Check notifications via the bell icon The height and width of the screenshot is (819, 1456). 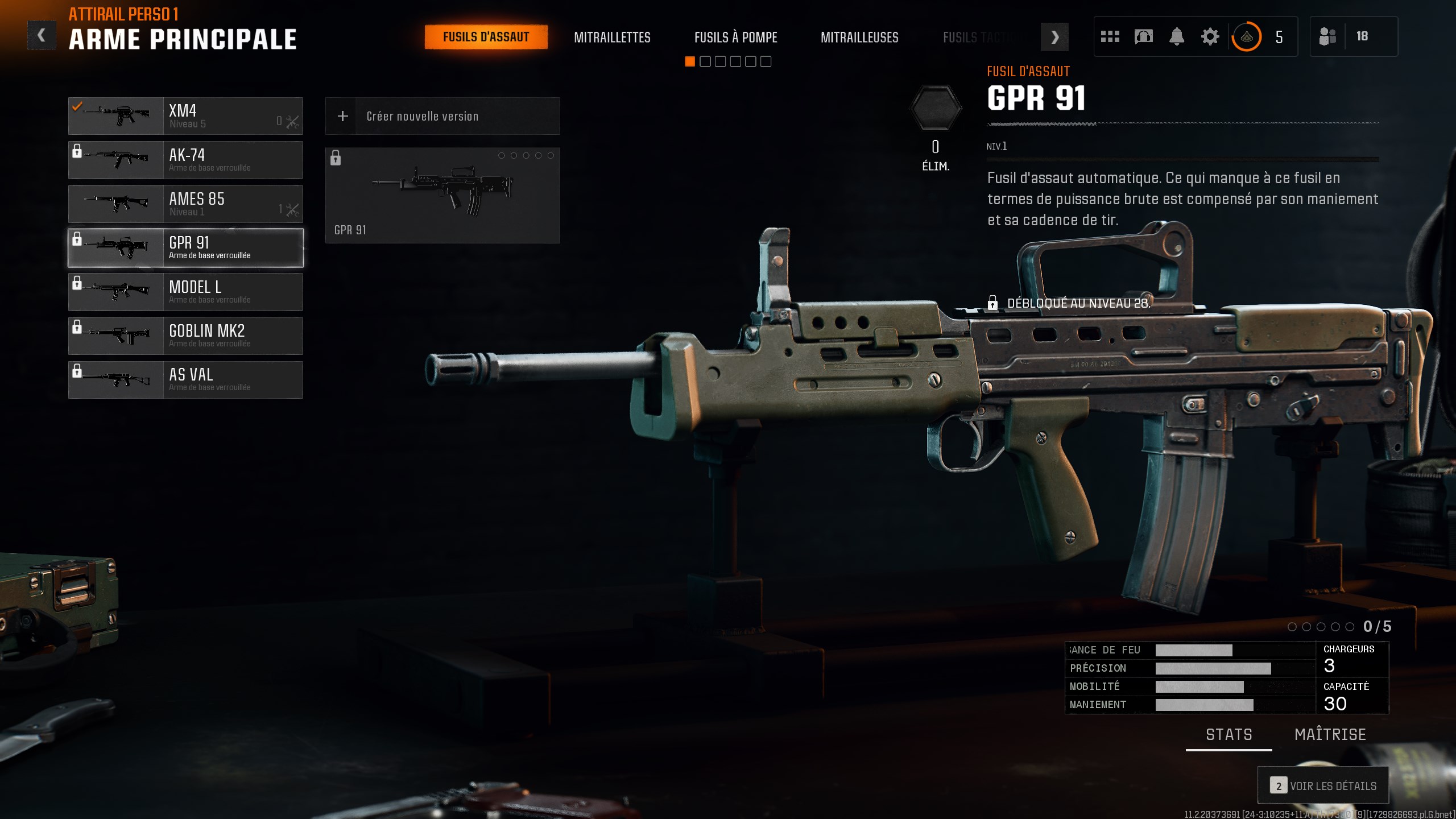point(1176,36)
